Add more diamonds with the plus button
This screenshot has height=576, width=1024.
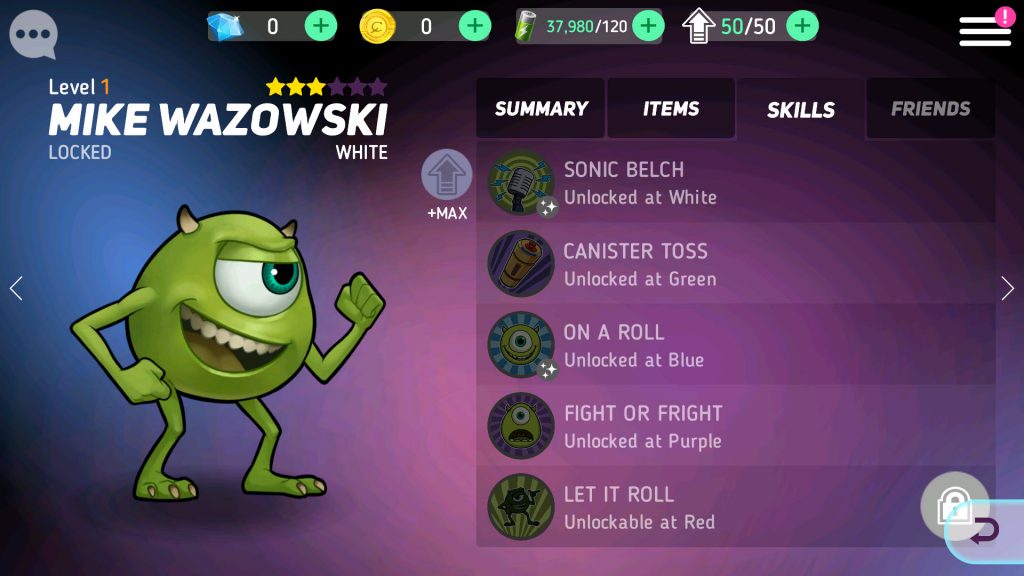pos(320,26)
